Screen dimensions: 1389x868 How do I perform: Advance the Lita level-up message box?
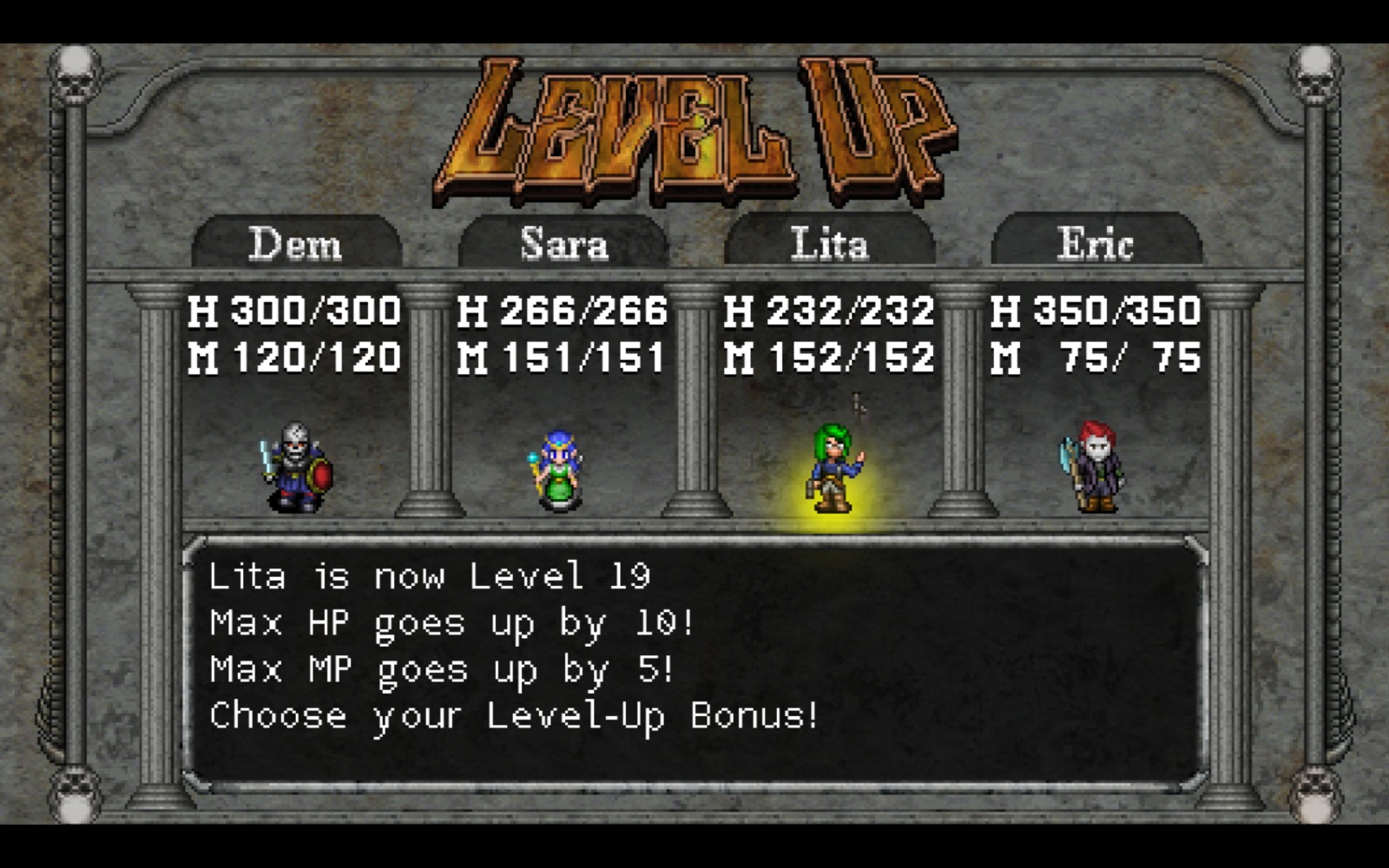[694, 660]
